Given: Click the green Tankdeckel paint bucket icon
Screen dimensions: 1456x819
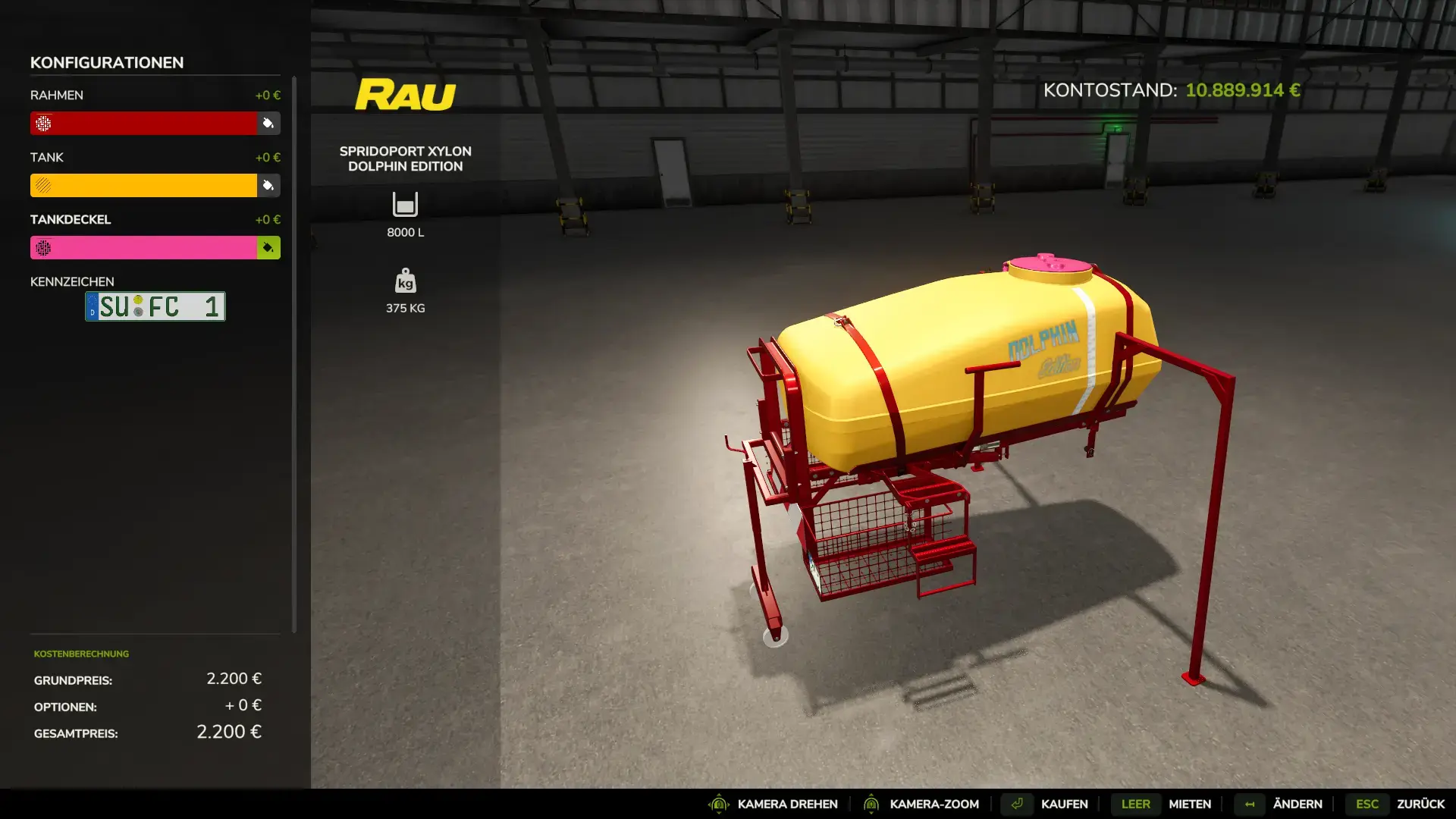Looking at the screenshot, I should point(268,247).
